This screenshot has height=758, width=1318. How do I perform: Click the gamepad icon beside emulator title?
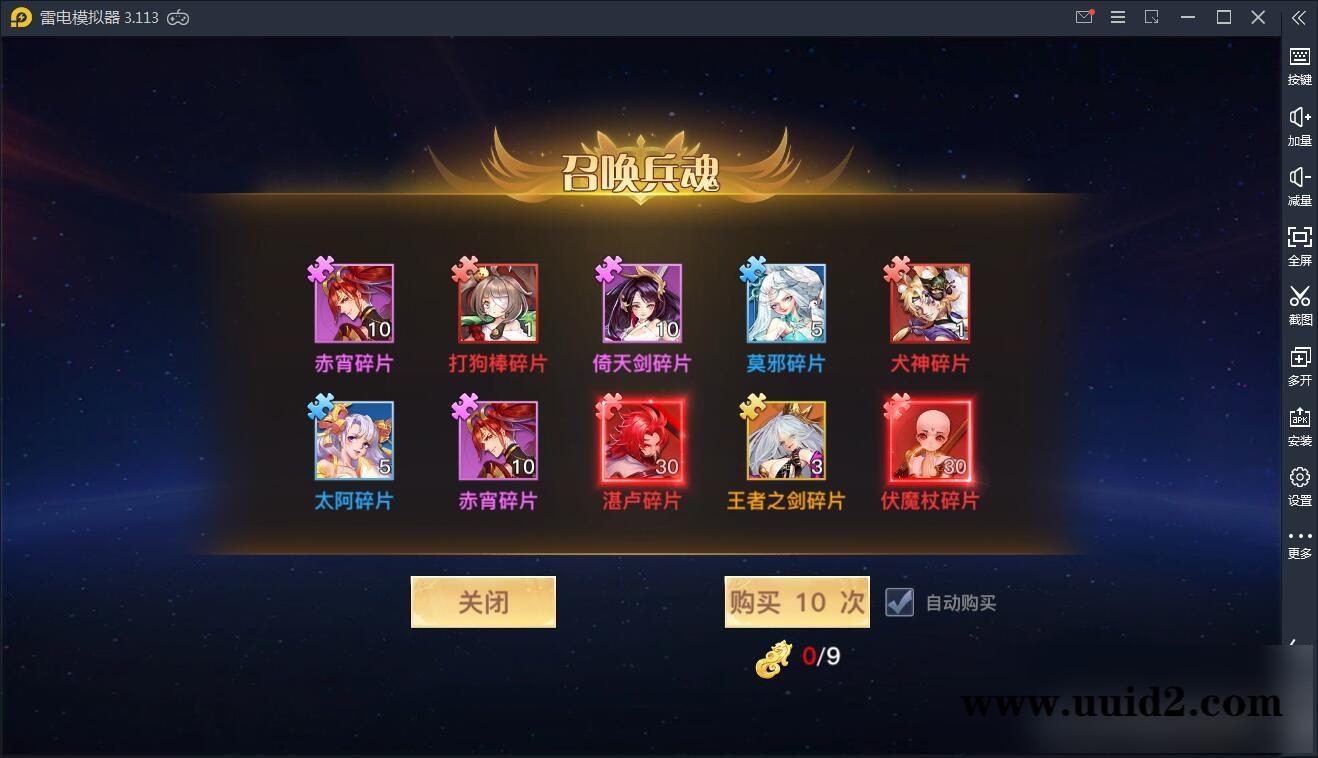(x=178, y=17)
